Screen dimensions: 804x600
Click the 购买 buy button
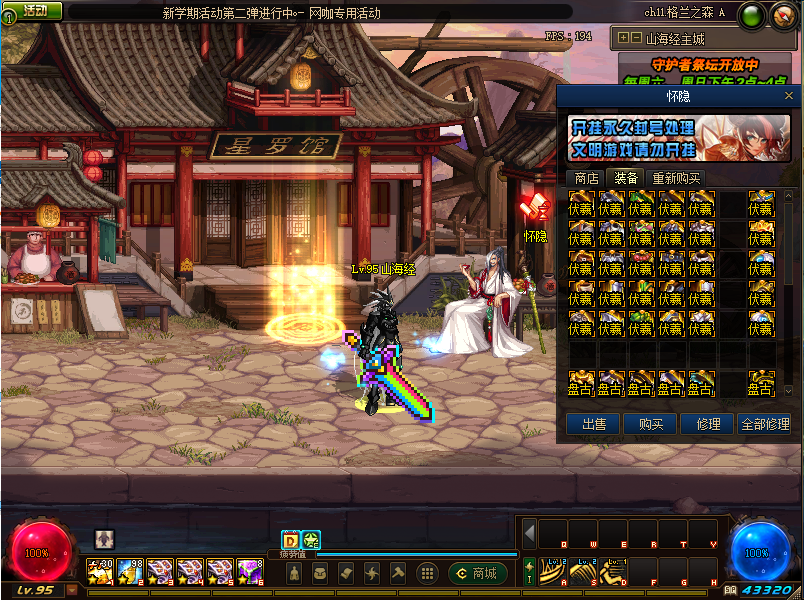point(650,424)
